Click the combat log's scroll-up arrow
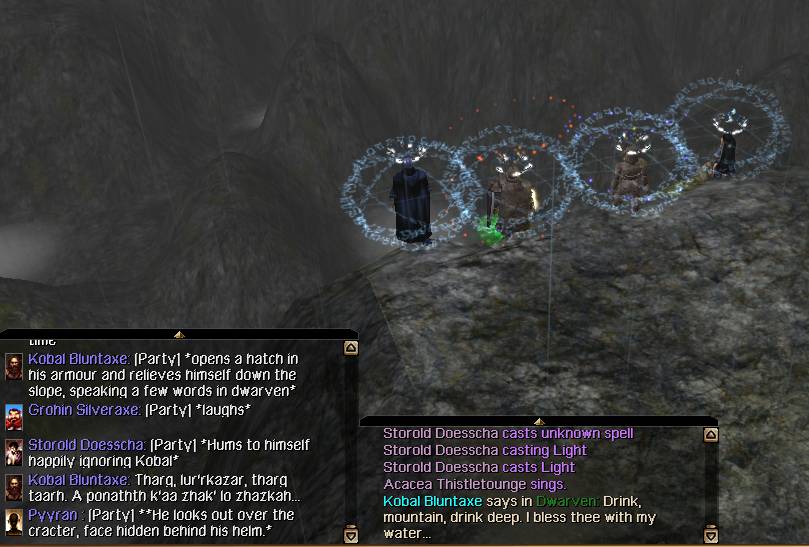The height and width of the screenshot is (547, 809). (x=710, y=435)
